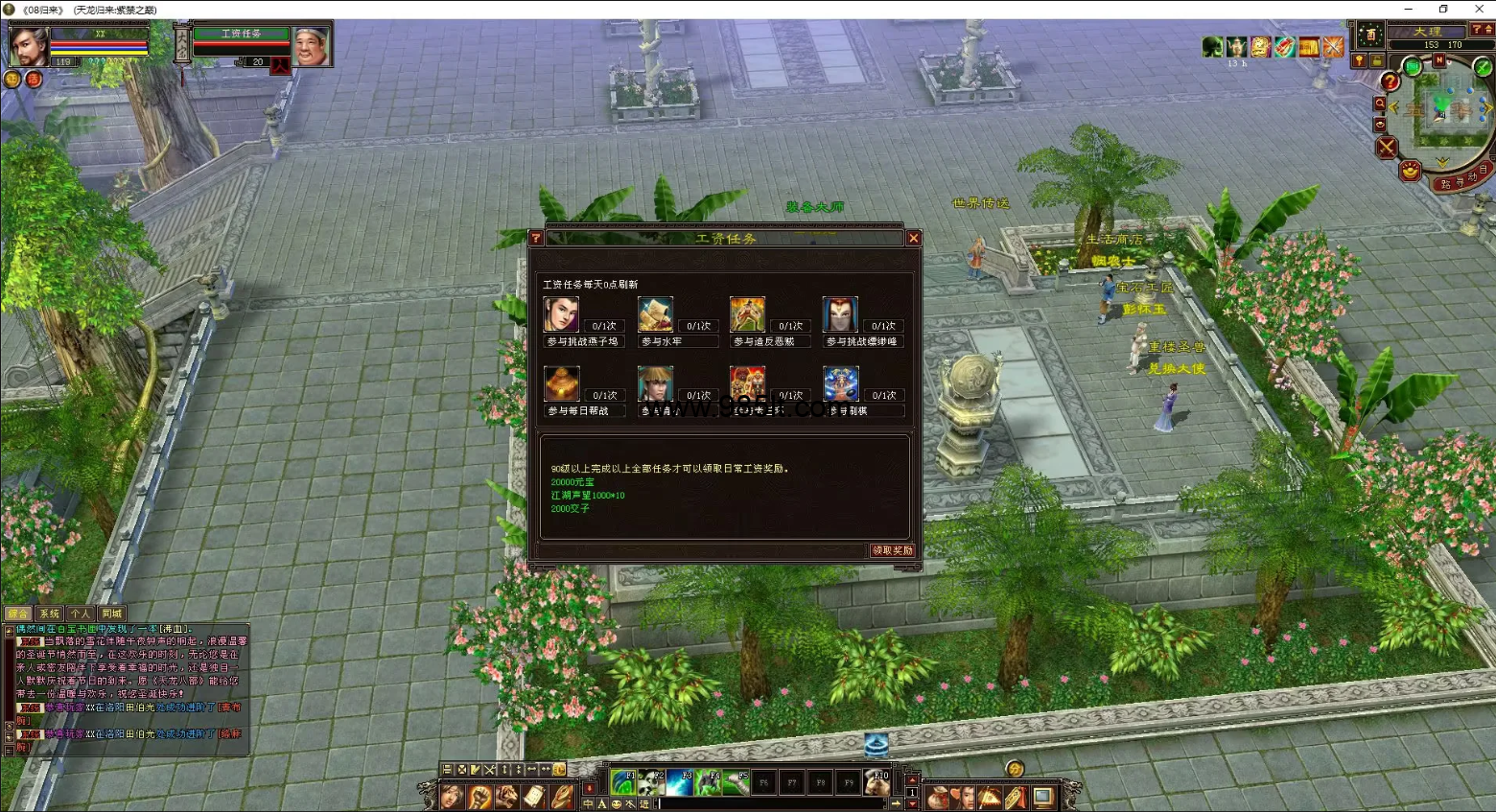Close the 工资任务 window

click(913, 239)
